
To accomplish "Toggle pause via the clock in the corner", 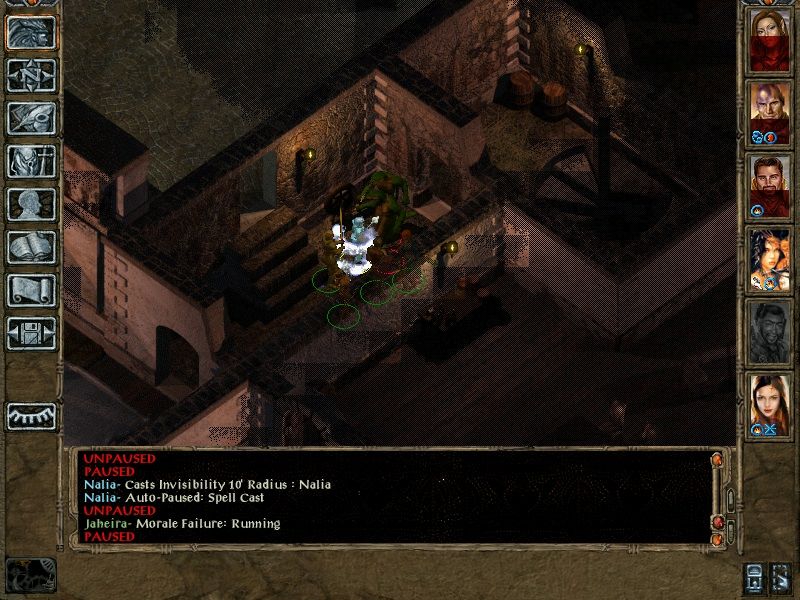I will pos(30,574).
